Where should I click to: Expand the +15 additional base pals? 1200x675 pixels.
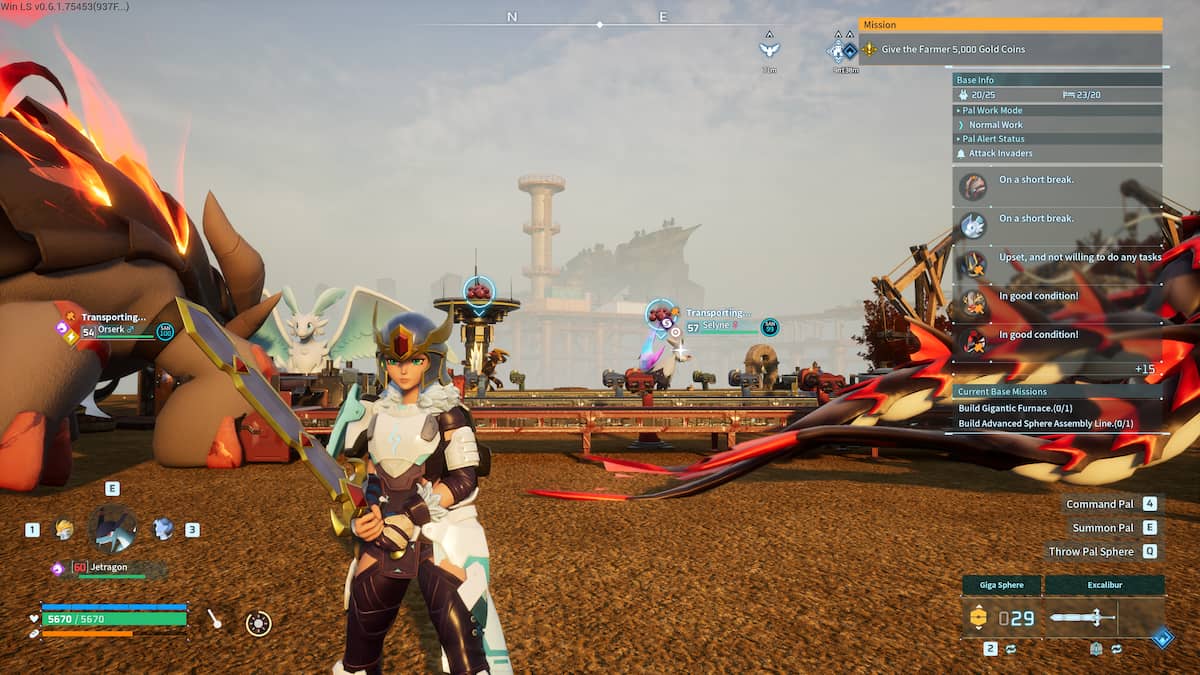pos(1145,369)
